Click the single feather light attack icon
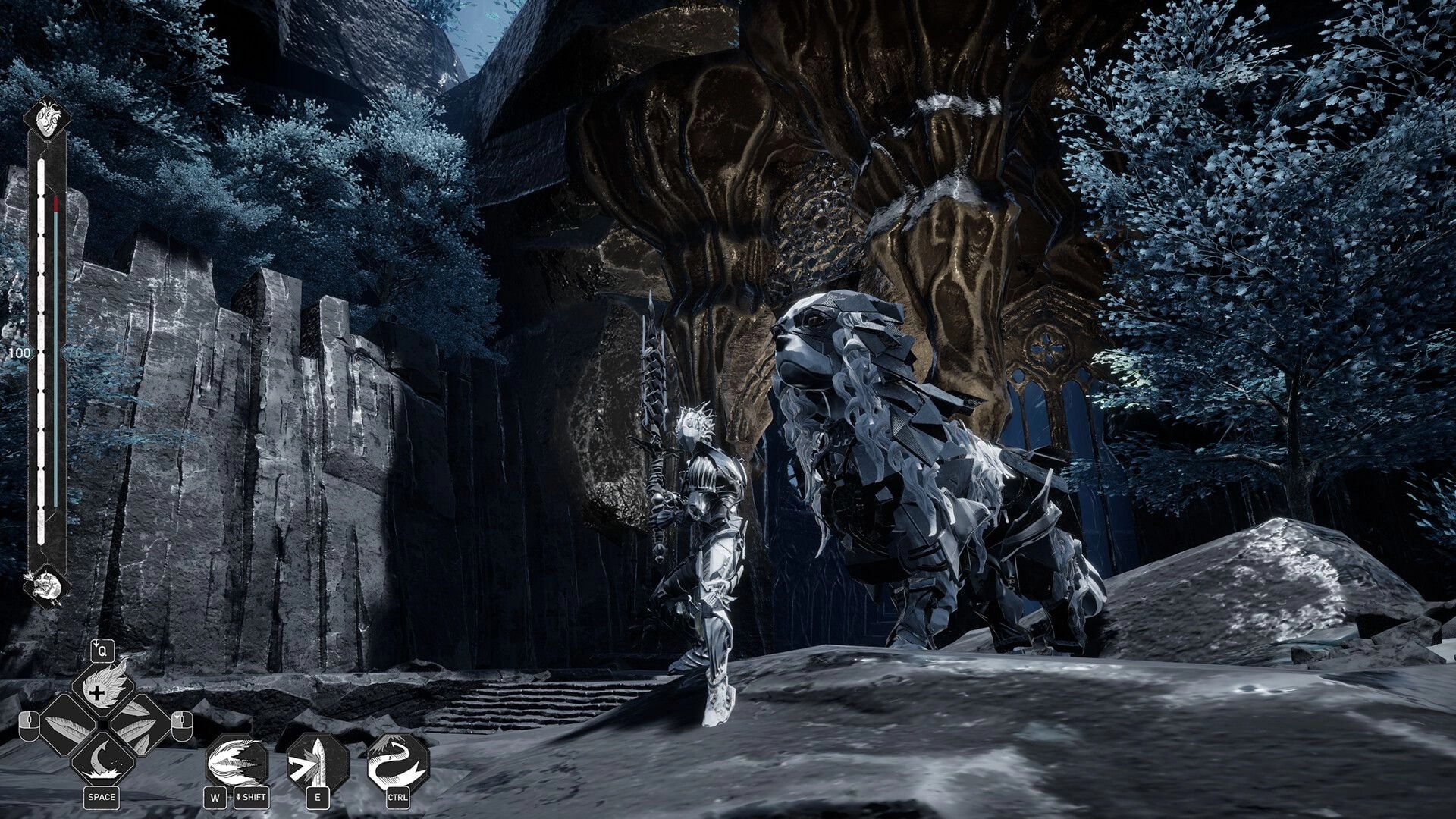Viewport: 1456px width, 819px height. tap(66, 725)
